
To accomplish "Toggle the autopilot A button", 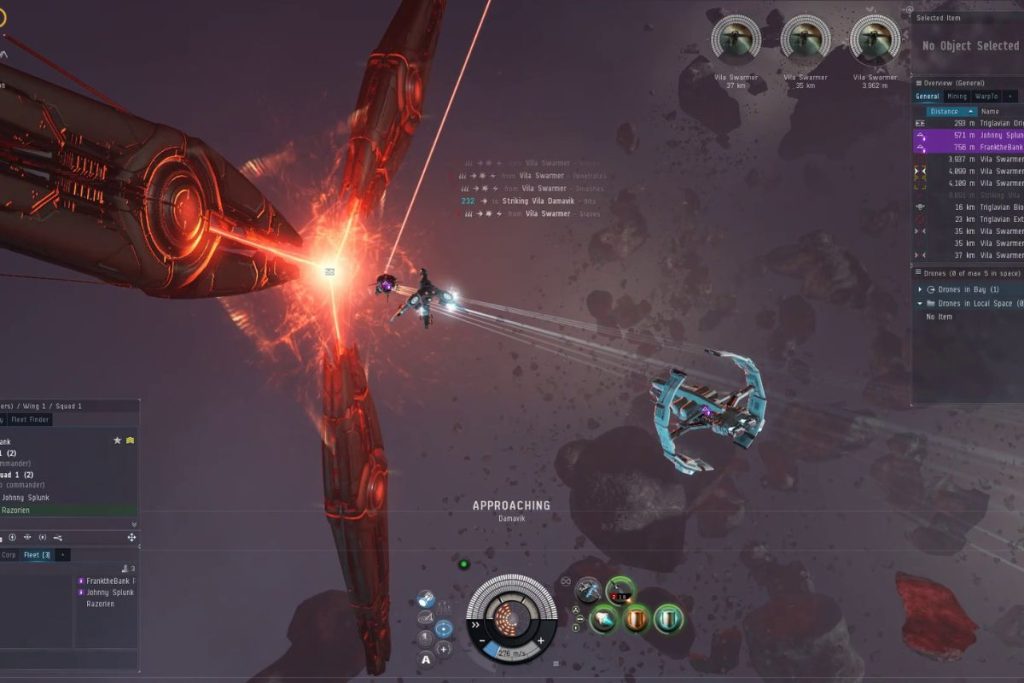I will [426, 659].
